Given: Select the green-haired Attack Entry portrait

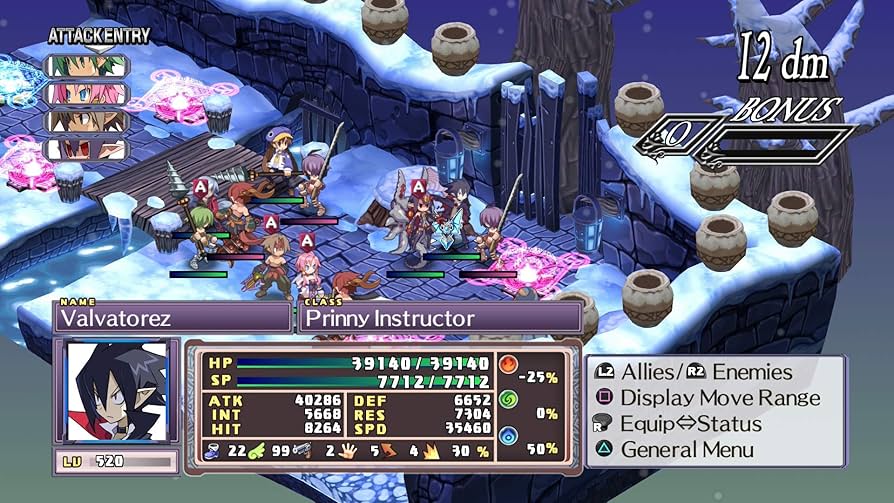Looking at the screenshot, I should 85,68.
